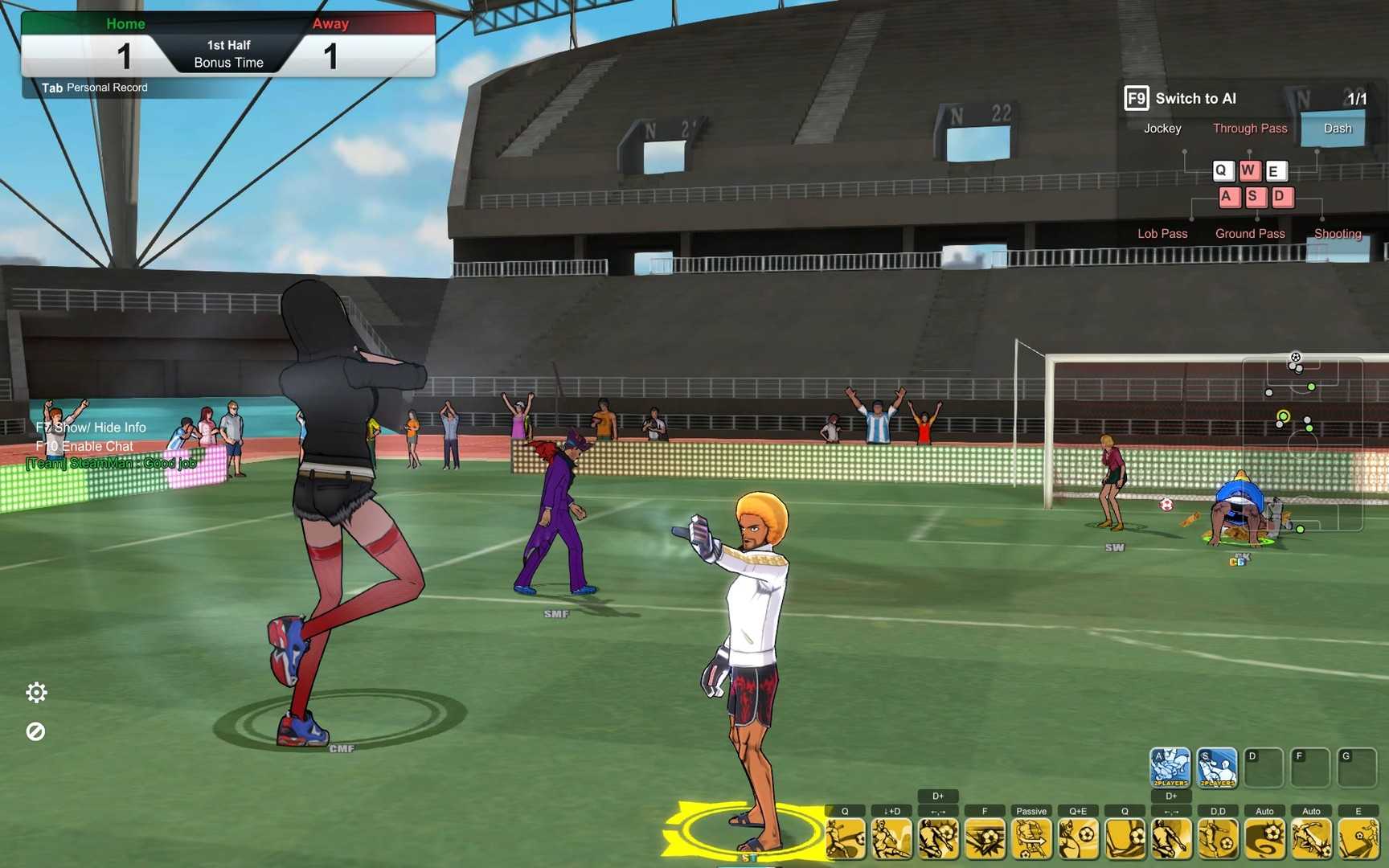Select the blue 2Players skill marked A
This screenshot has height=868, width=1389.
pos(1170,768)
